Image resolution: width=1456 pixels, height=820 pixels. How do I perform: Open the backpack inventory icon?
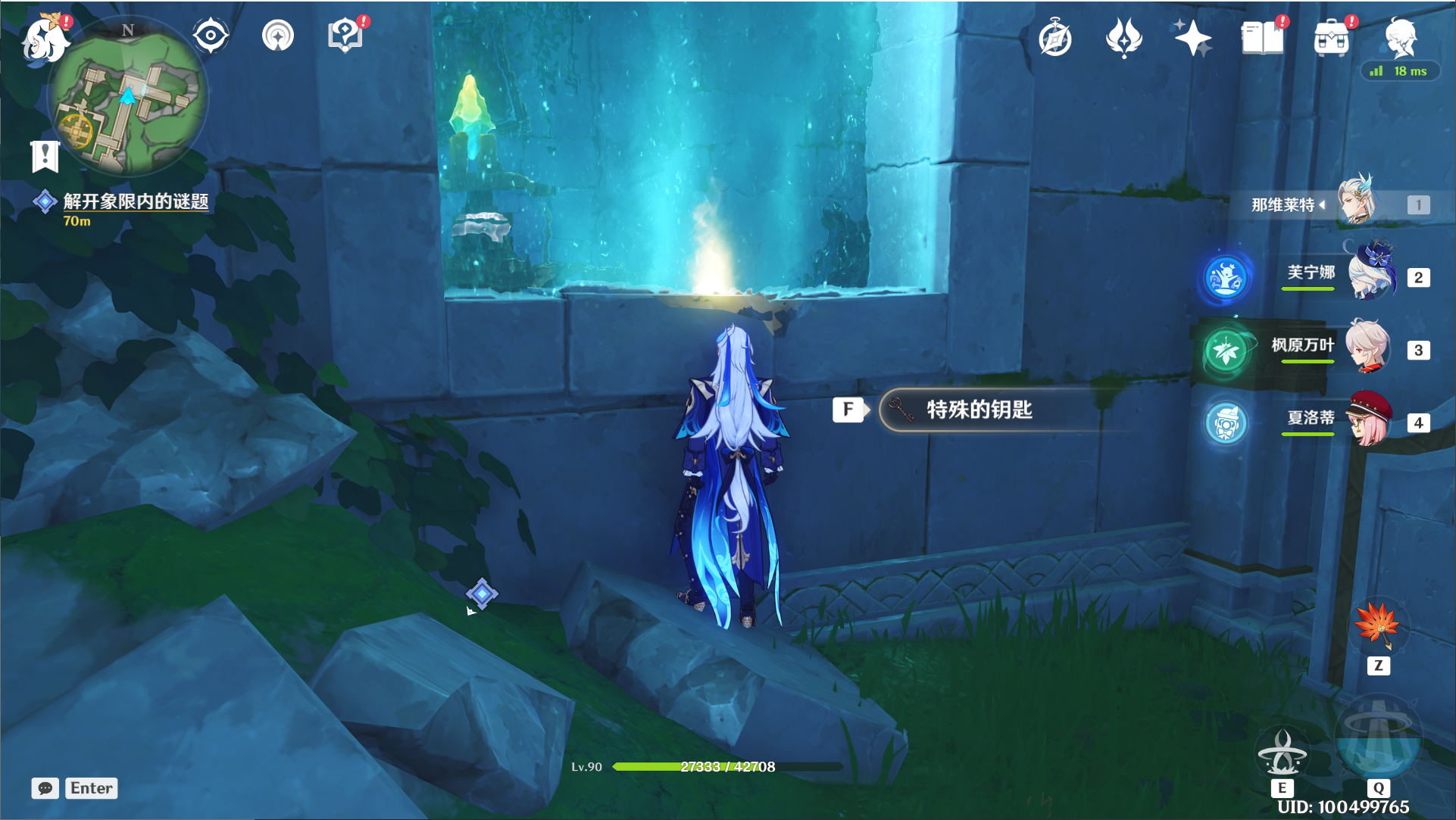(1332, 38)
